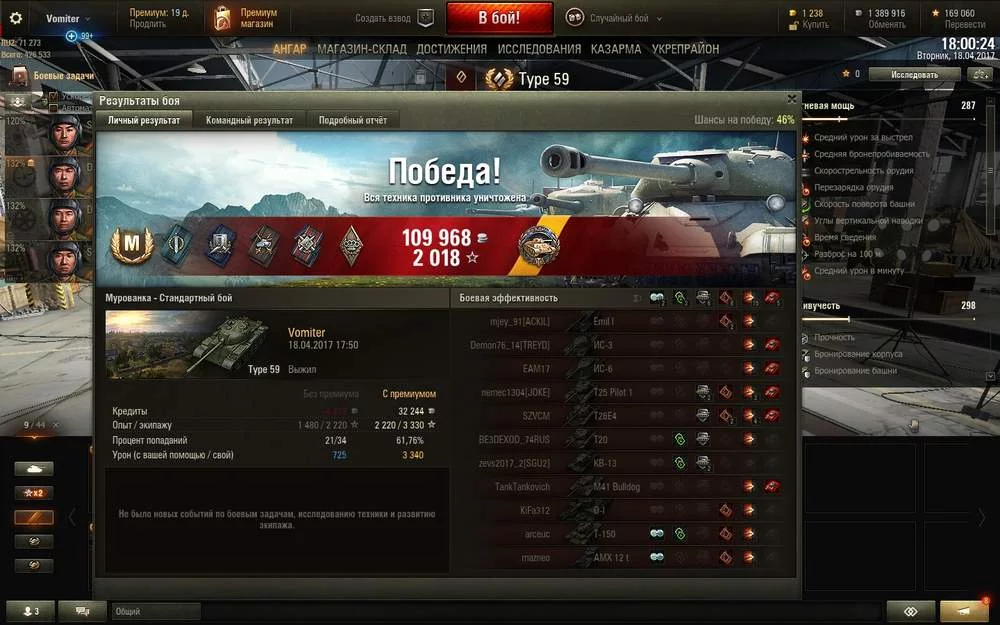The height and width of the screenshot is (625, 1000).
Task: Switch to the Командный результат tab
Action: [x=249, y=120]
